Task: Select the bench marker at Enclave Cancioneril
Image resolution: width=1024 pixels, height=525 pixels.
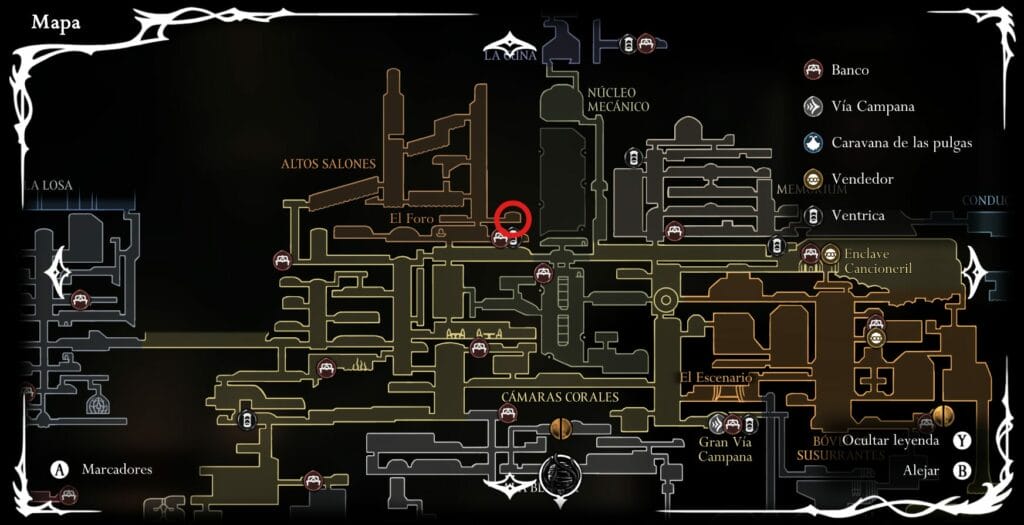Action: coord(811,254)
